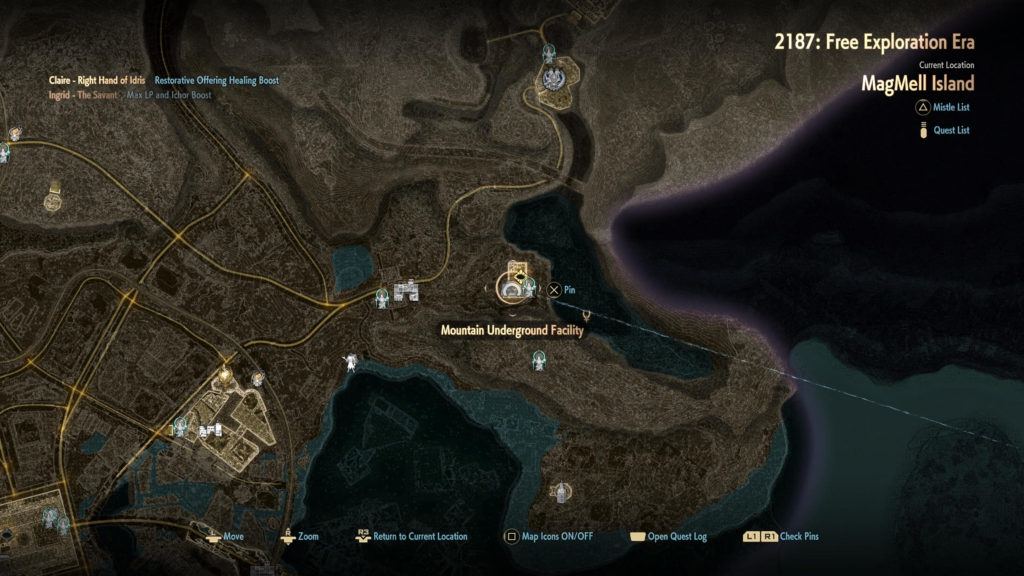Select the golden glowing marker in the city
The width and height of the screenshot is (1024, 576).
click(x=226, y=374)
